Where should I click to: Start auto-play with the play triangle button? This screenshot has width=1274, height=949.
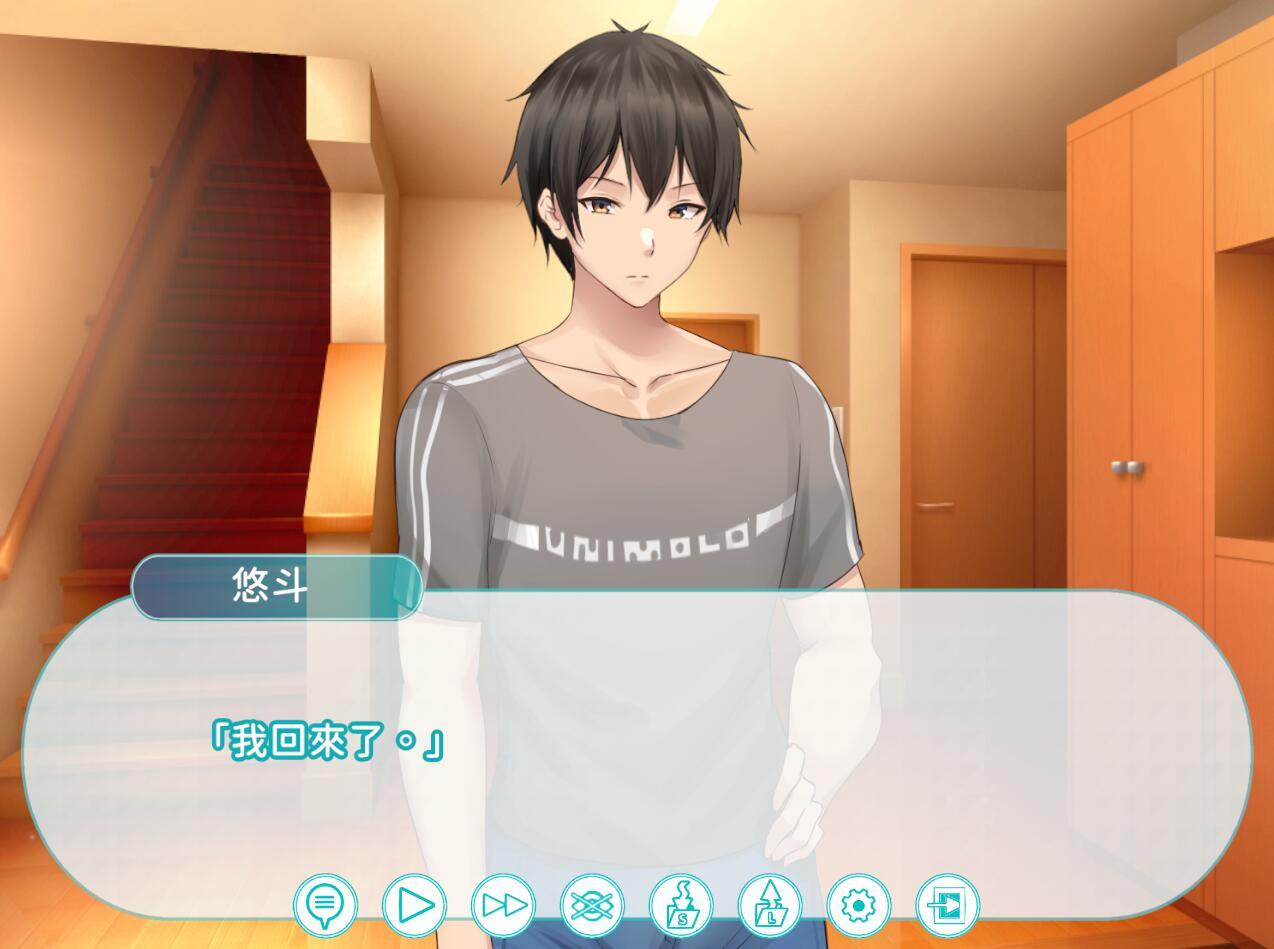click(x=414, y=906)
